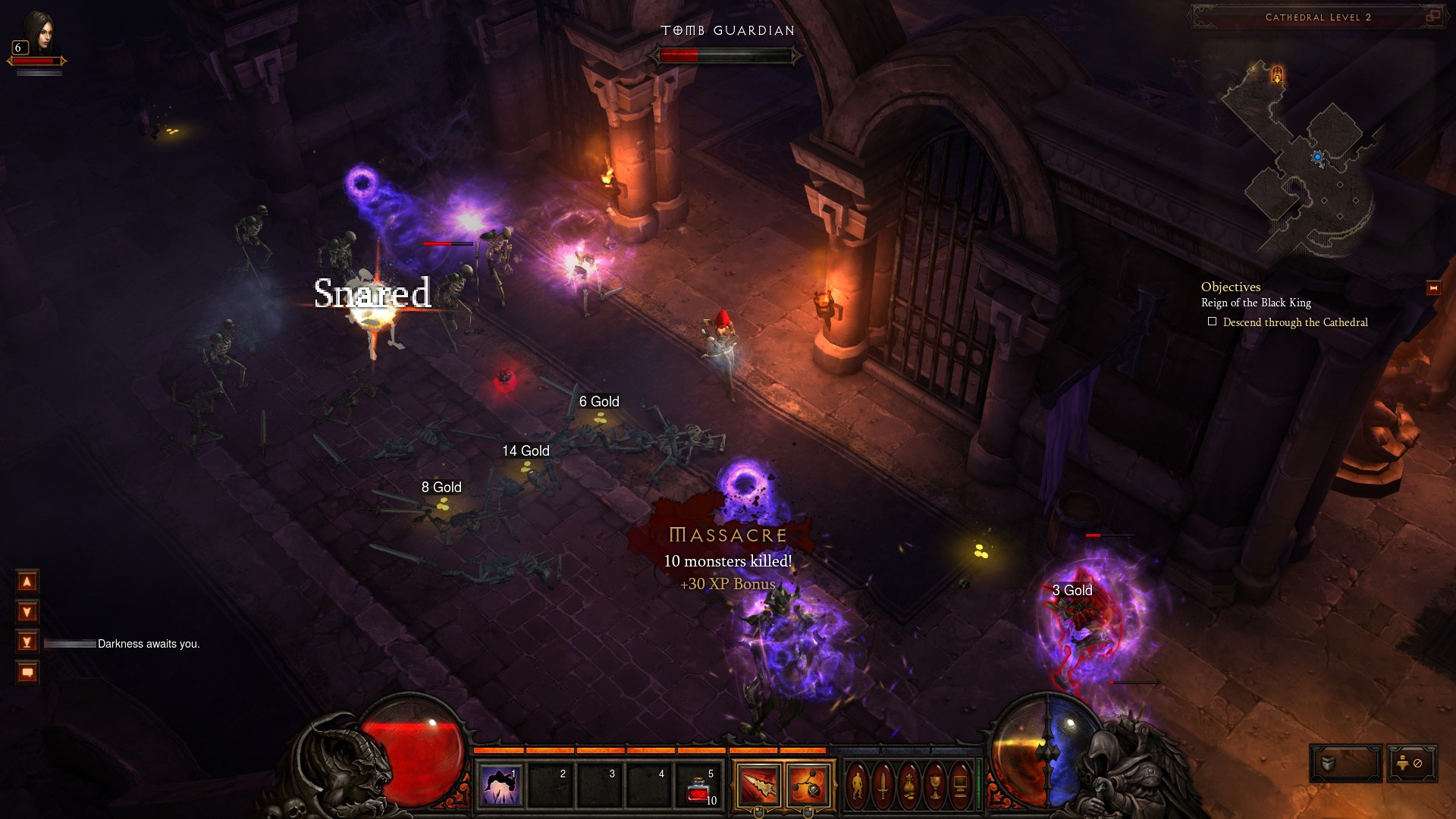Open the inventory via the gold bag icon
Screen dimensions: 1456x819
coord(908,786)
